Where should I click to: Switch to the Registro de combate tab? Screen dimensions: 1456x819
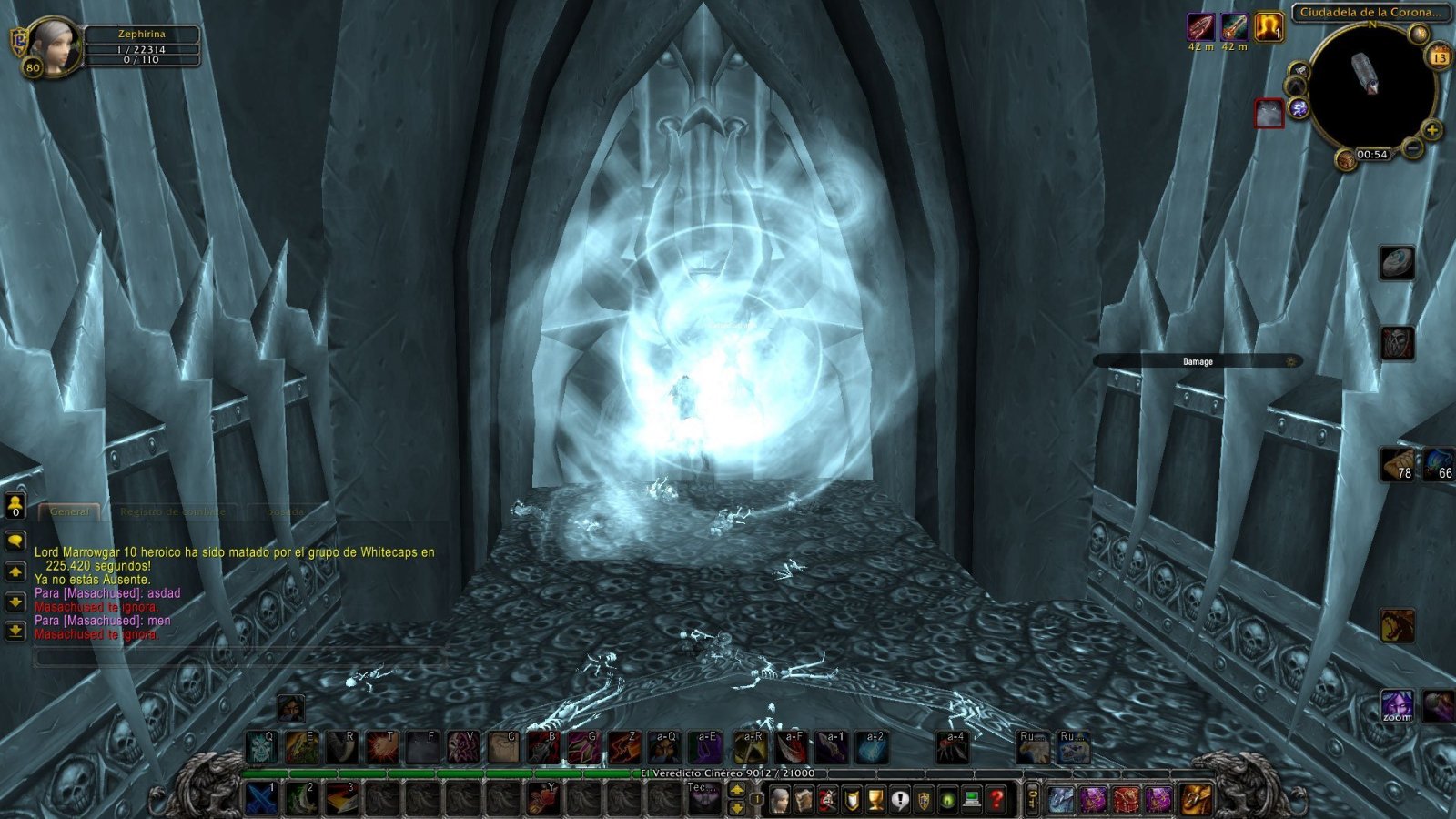point(171,511)
